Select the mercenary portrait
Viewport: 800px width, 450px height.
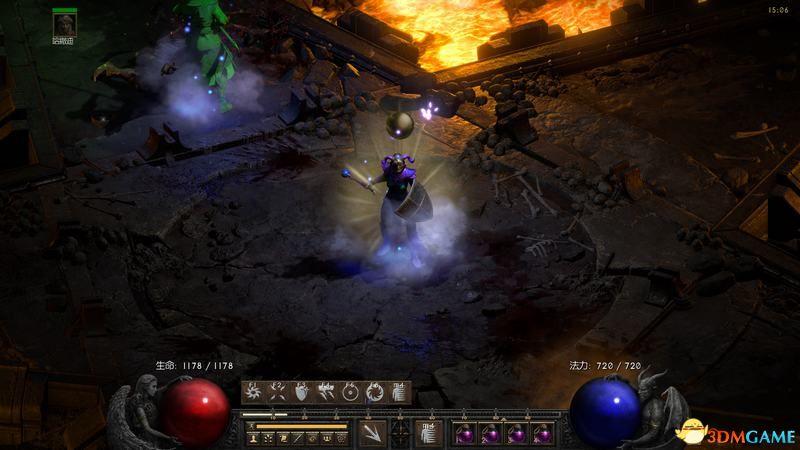pos(65,24)
